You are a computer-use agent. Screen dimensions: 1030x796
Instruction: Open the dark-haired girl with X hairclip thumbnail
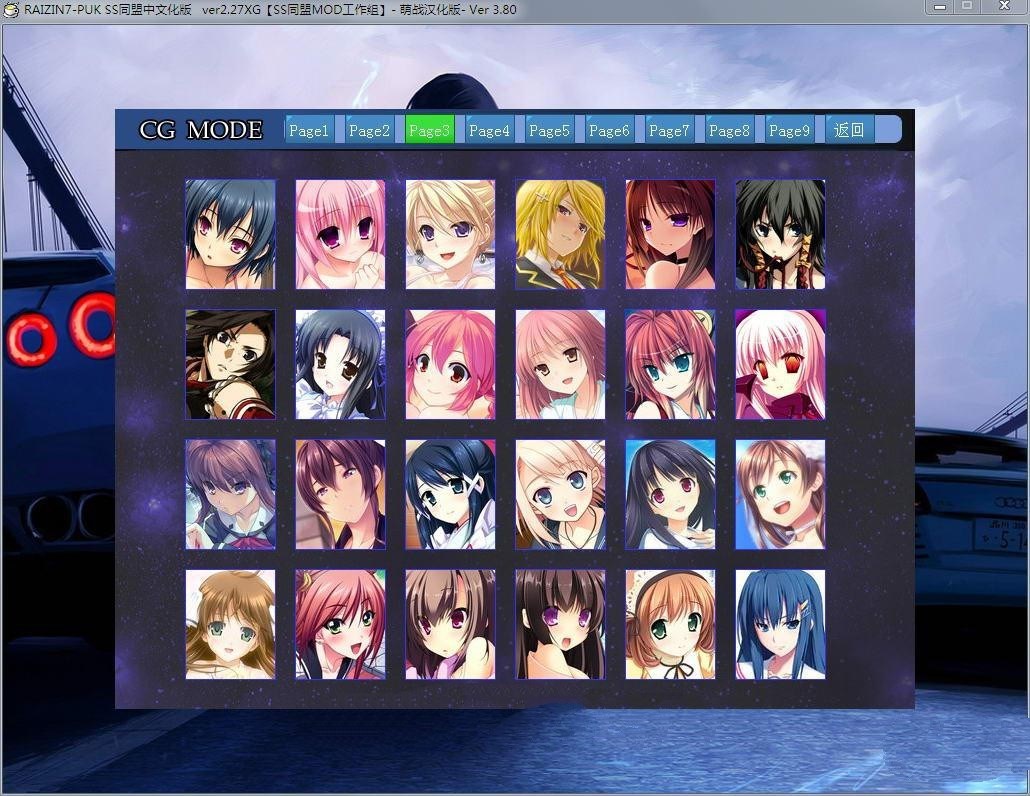pyautogui.click(x=450, y=494)
